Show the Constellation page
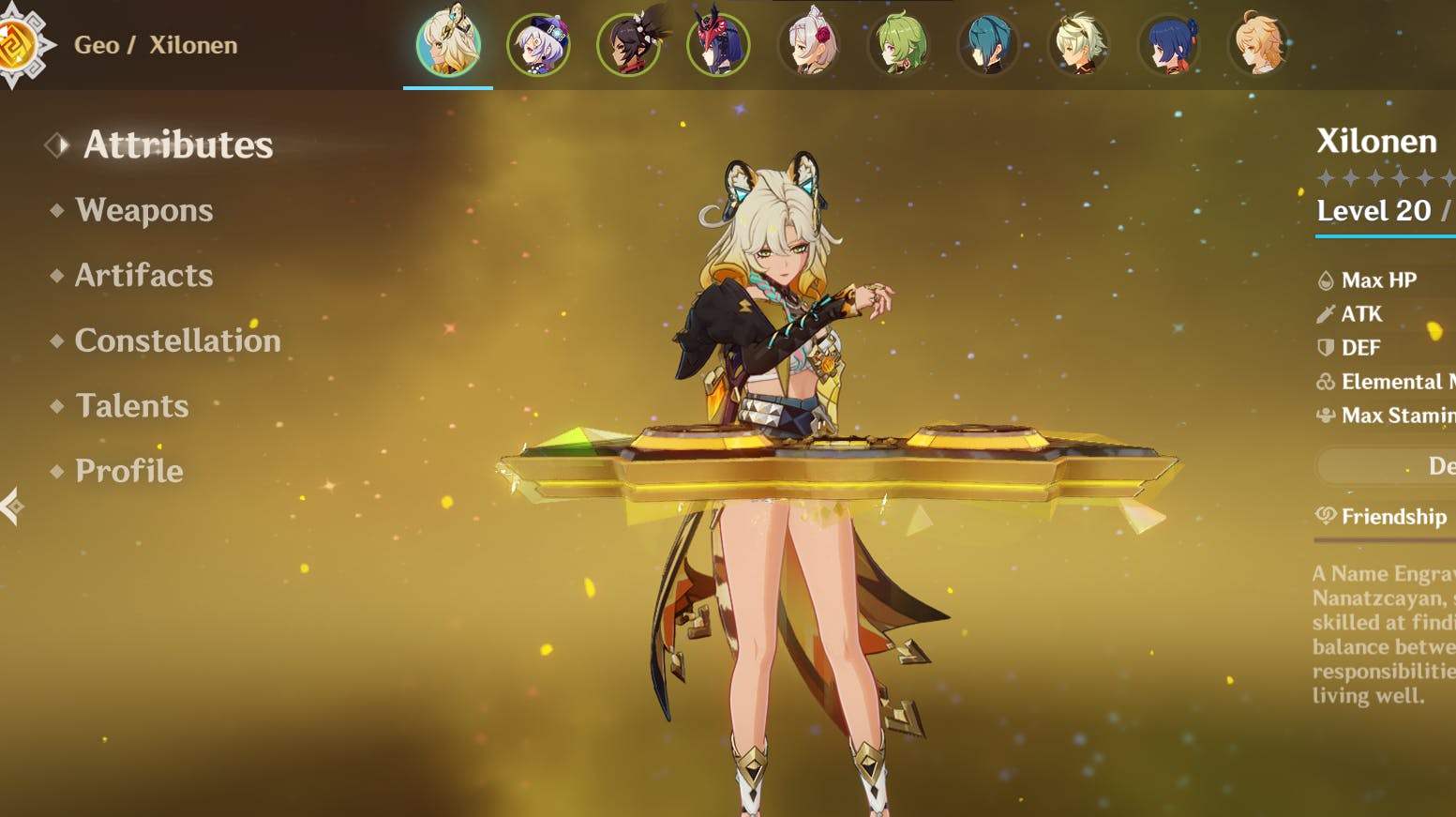1456x817 pixels. point(177,340)
